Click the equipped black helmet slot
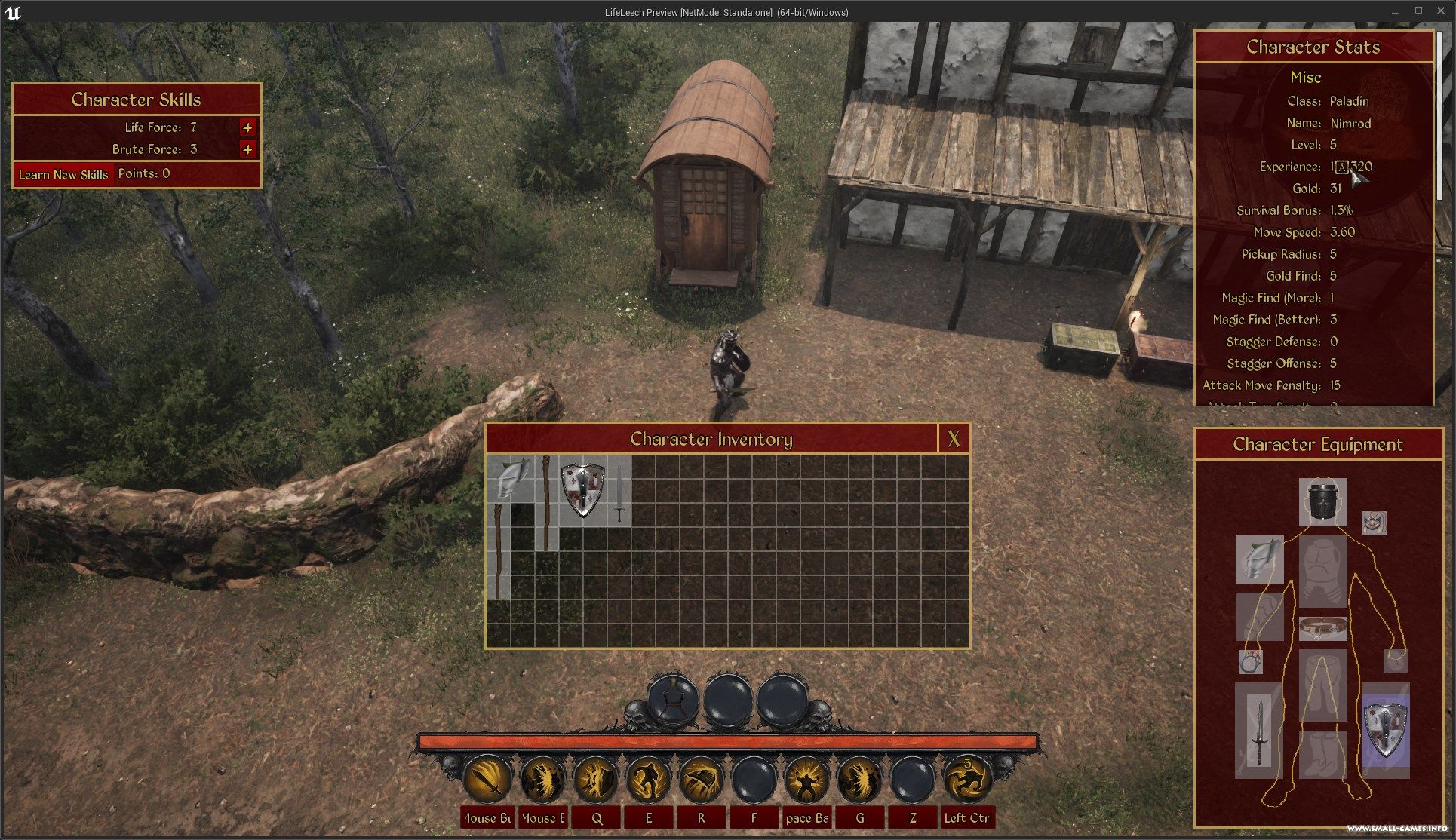 1322,501
